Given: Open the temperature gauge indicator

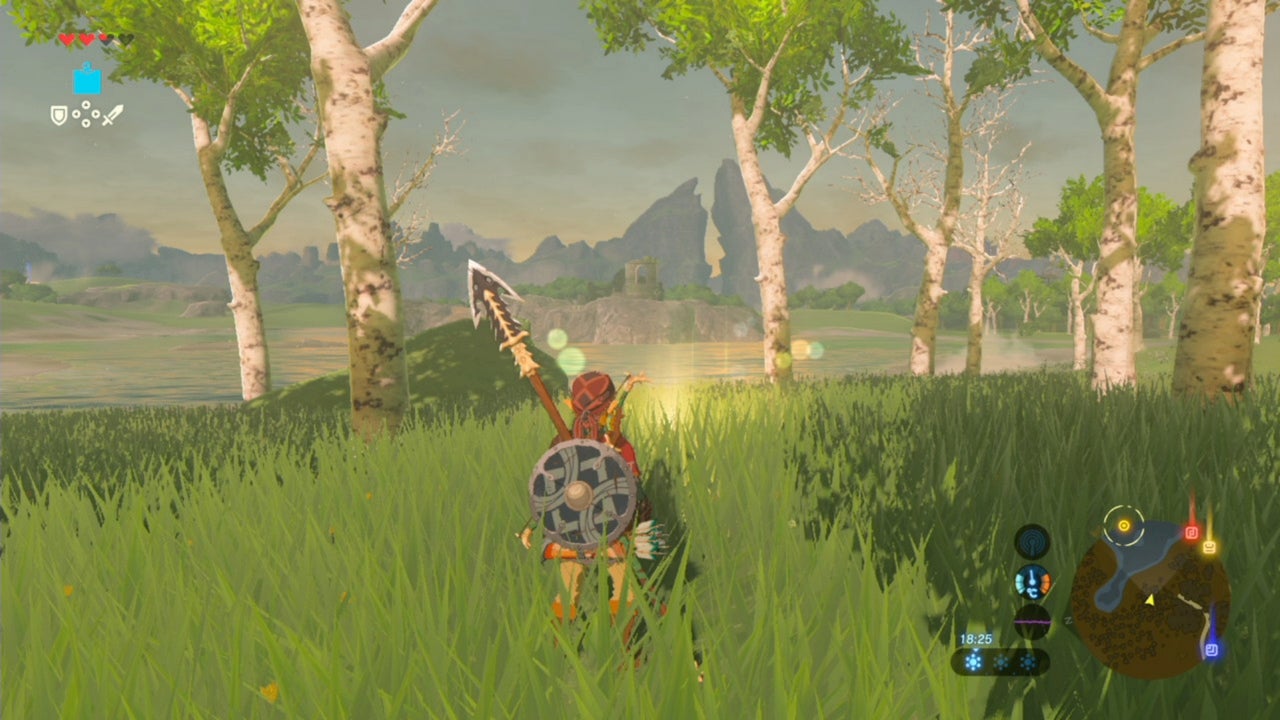Looking at the screenshot, I should 1032,582.
